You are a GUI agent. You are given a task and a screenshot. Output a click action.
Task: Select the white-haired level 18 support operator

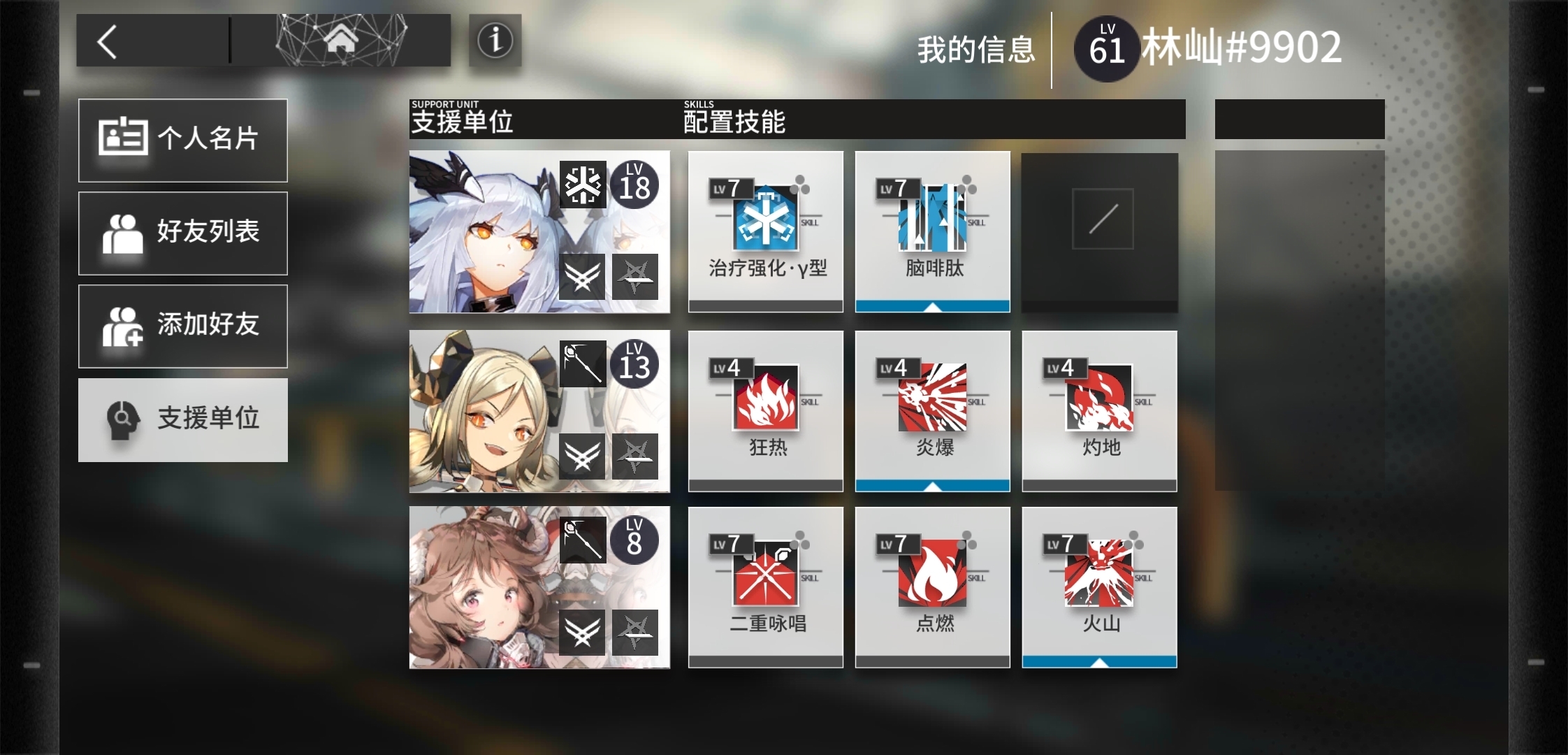(x=539, y=231)
